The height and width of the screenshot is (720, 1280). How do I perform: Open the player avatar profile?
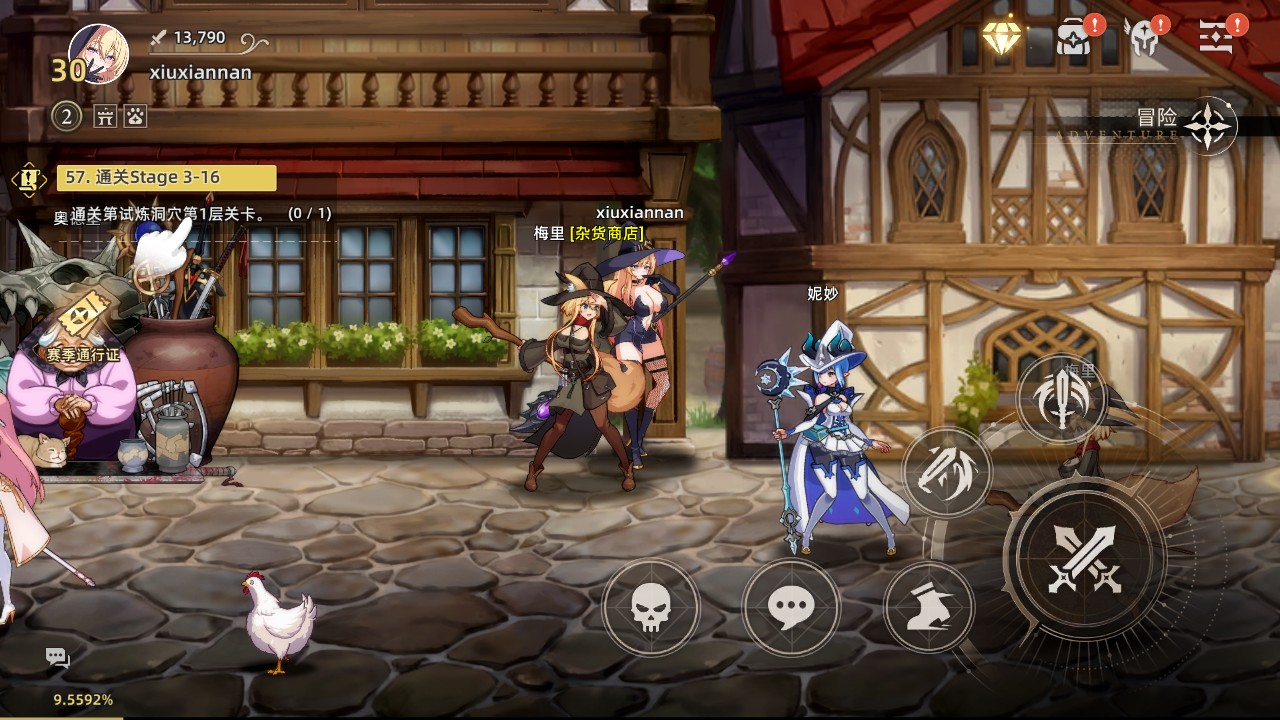tap(98, 54)
